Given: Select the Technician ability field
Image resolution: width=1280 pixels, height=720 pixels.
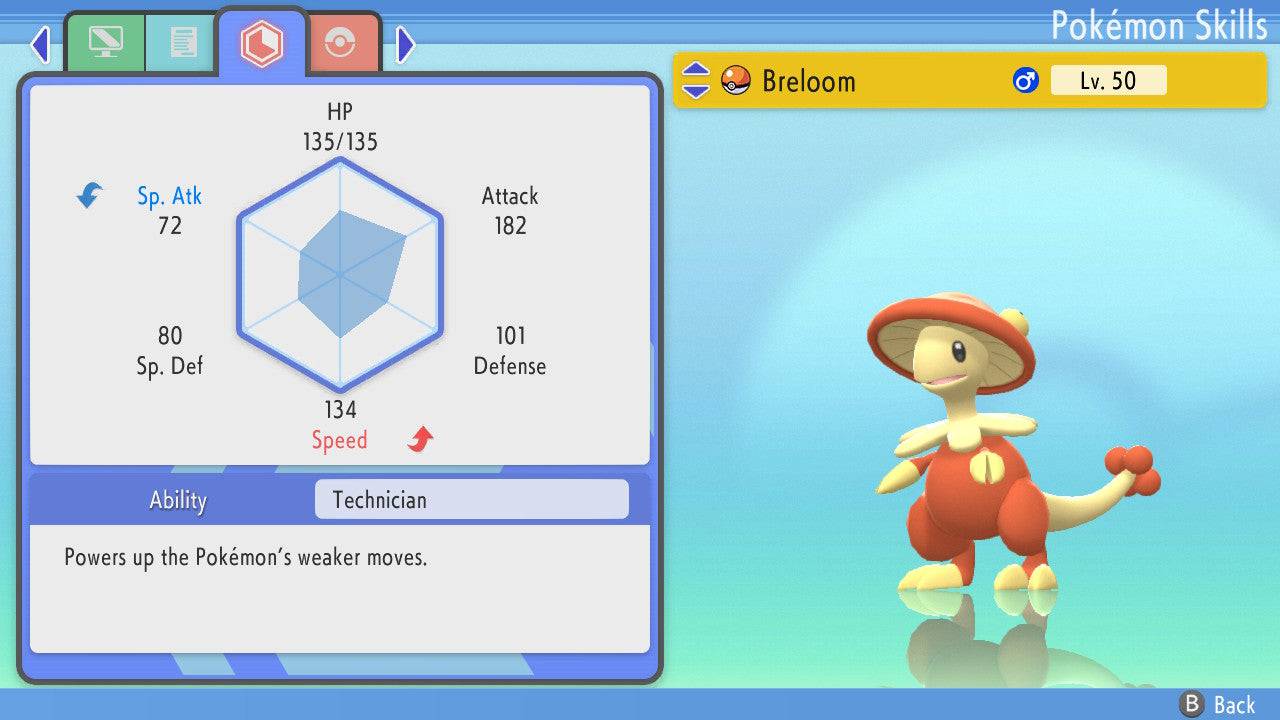Looking at the screenshot, I should (471, 500).
